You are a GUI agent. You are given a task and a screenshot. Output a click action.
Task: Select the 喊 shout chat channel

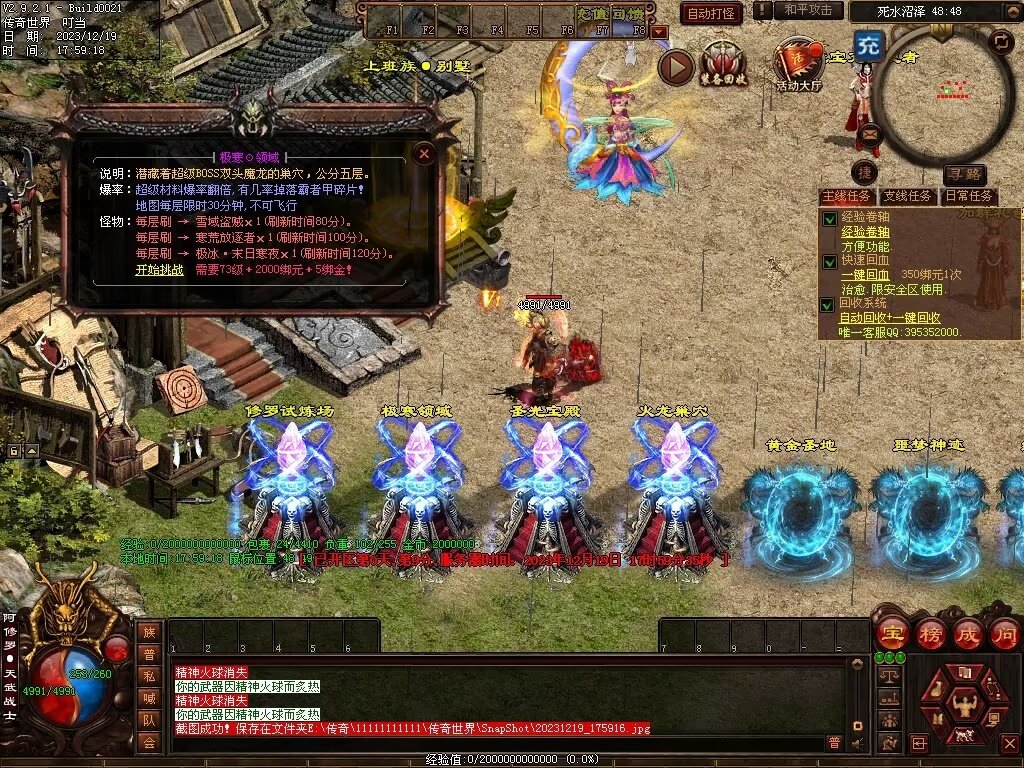[x=149, y=698]
